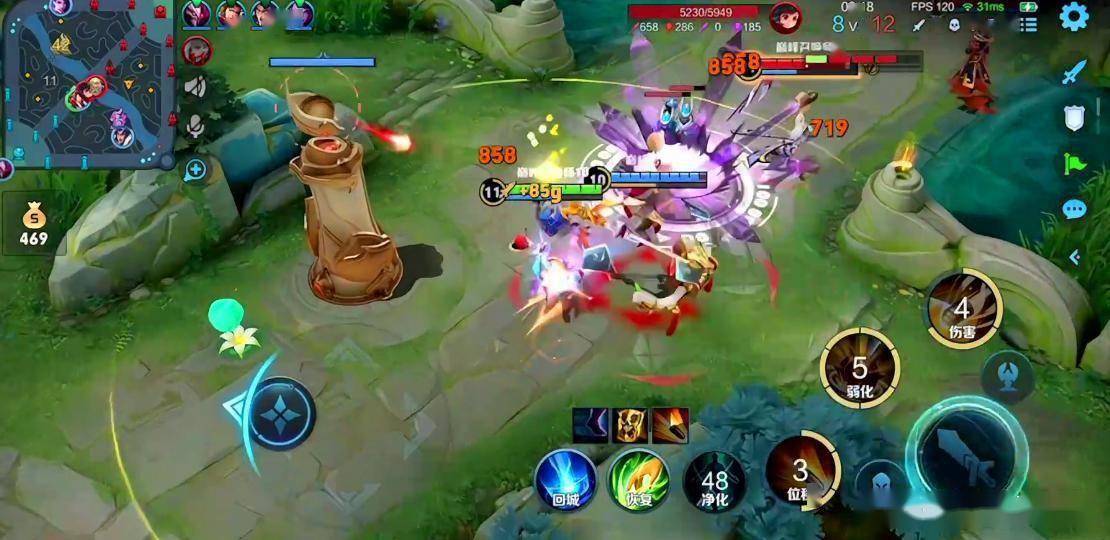The image size is (1110, 540).
Task: Cast the 位移 dash skill
Action: tap(800, 472)
